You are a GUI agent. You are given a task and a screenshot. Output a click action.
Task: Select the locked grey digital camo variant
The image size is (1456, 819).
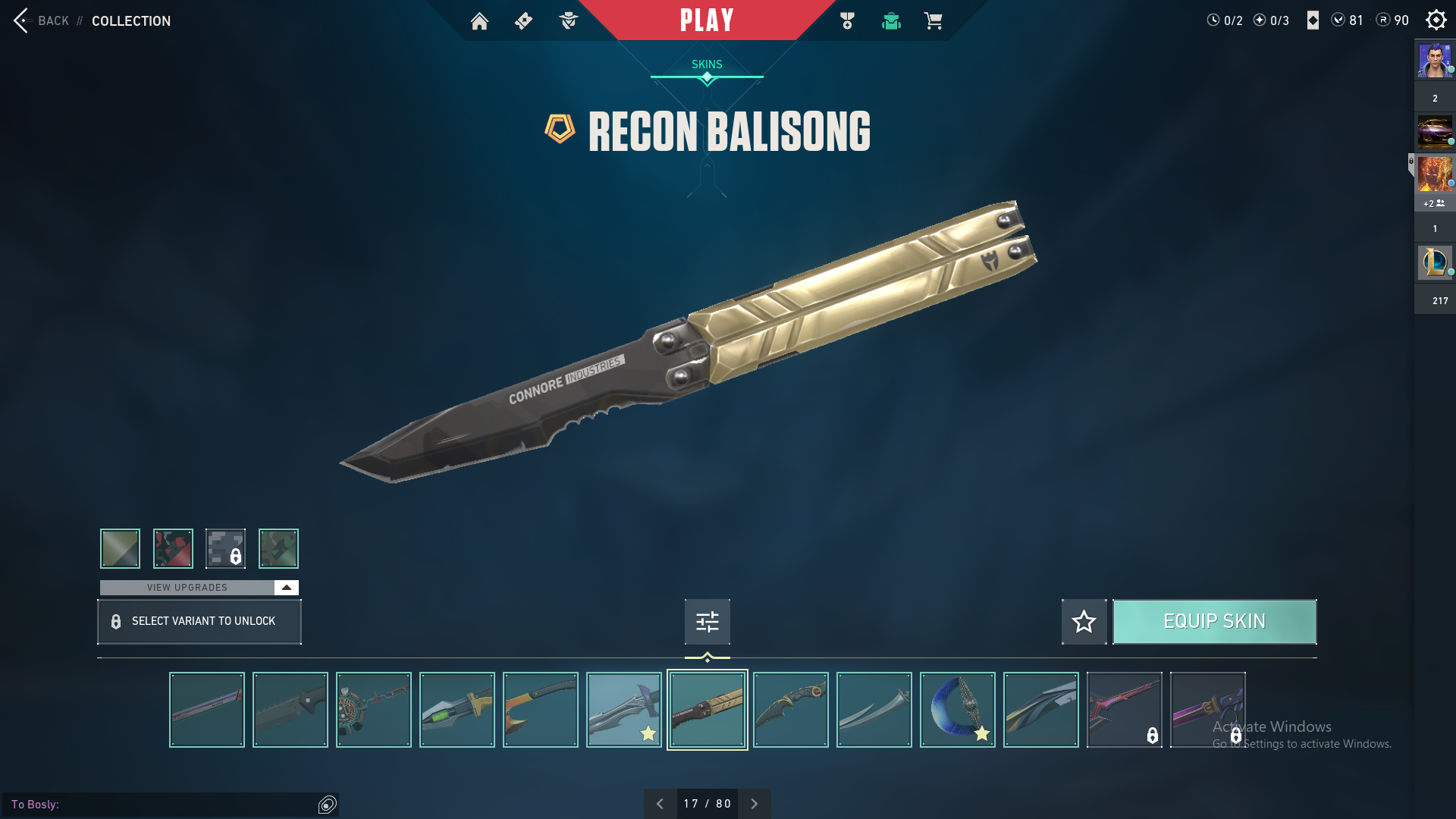pyautogui.click(x=225, y=548)
